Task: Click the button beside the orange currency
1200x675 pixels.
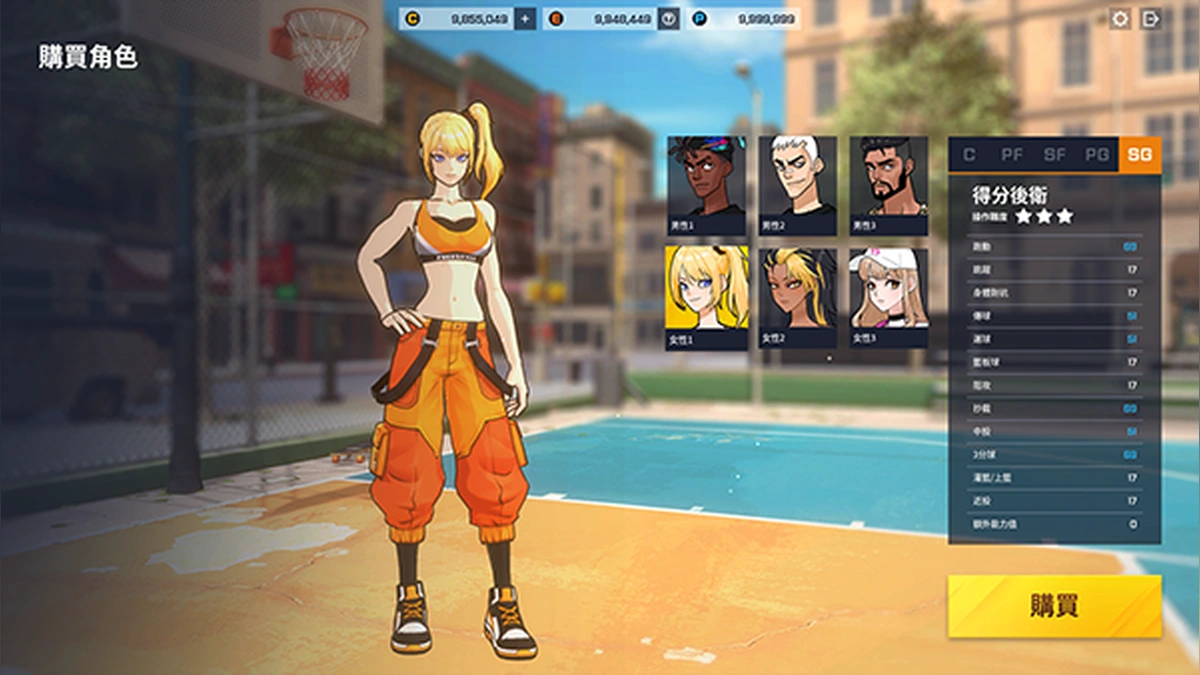Action: point(669,19)
